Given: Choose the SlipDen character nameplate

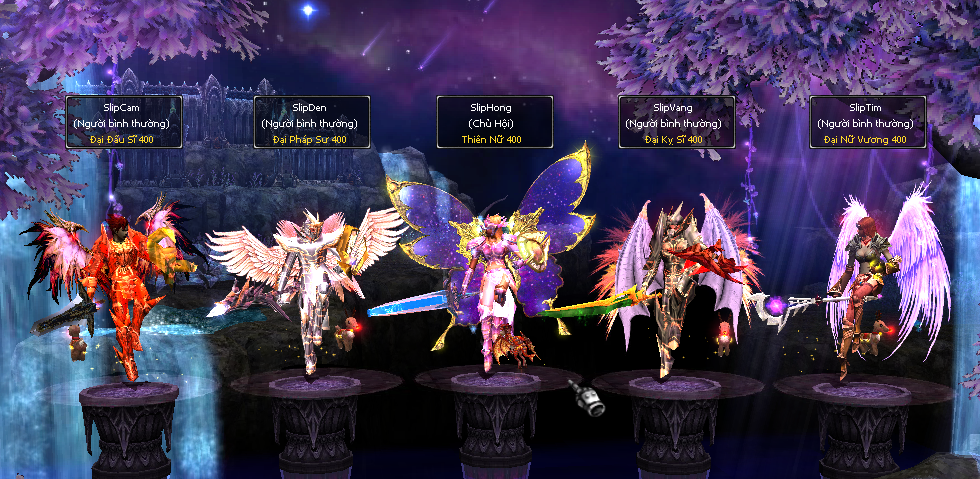Looking at the screenshot, I should click(x=312, y=122).
